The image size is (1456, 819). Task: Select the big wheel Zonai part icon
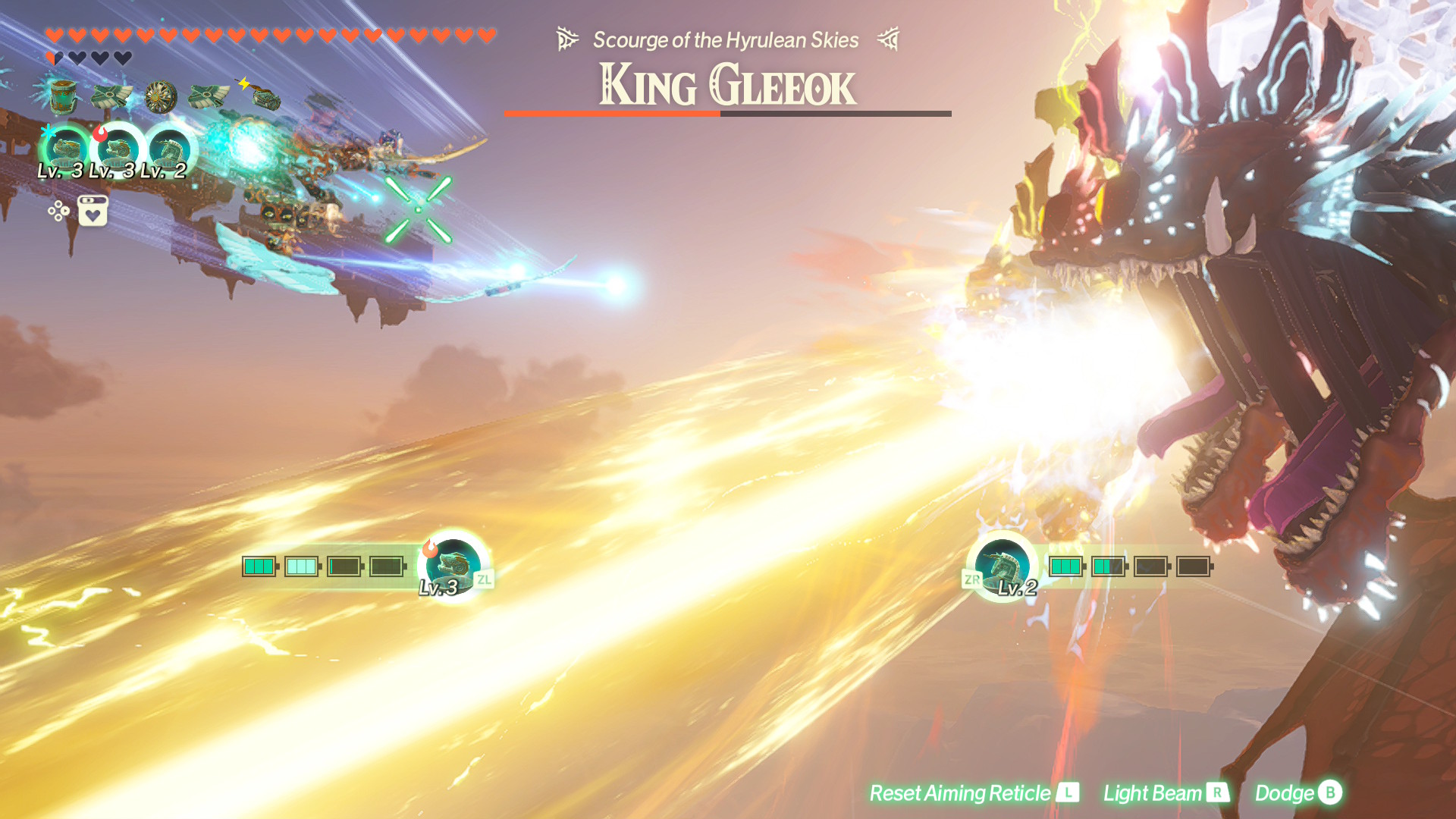161,96
